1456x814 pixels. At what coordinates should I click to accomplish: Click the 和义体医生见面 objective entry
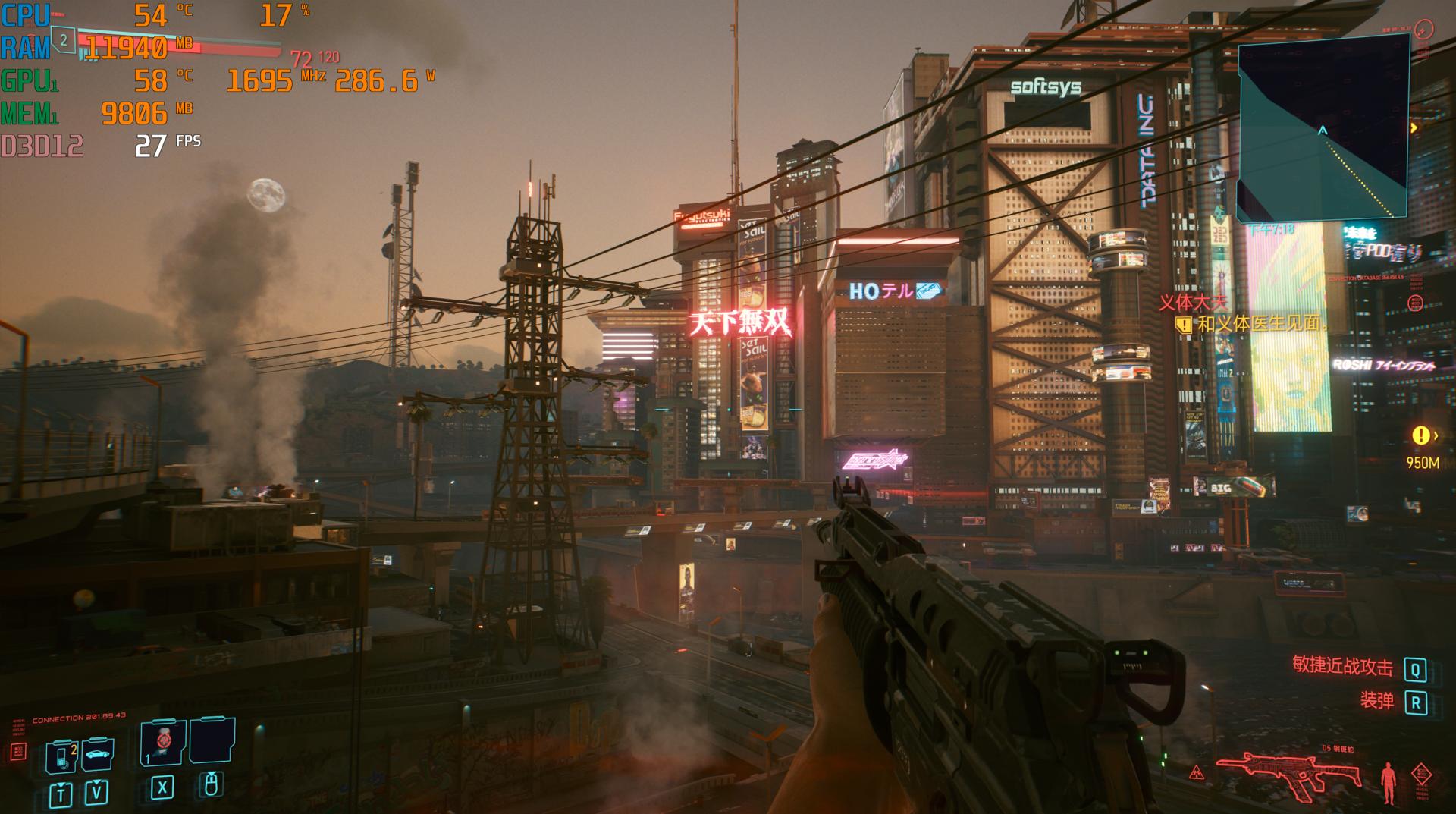pos(1261,324)
